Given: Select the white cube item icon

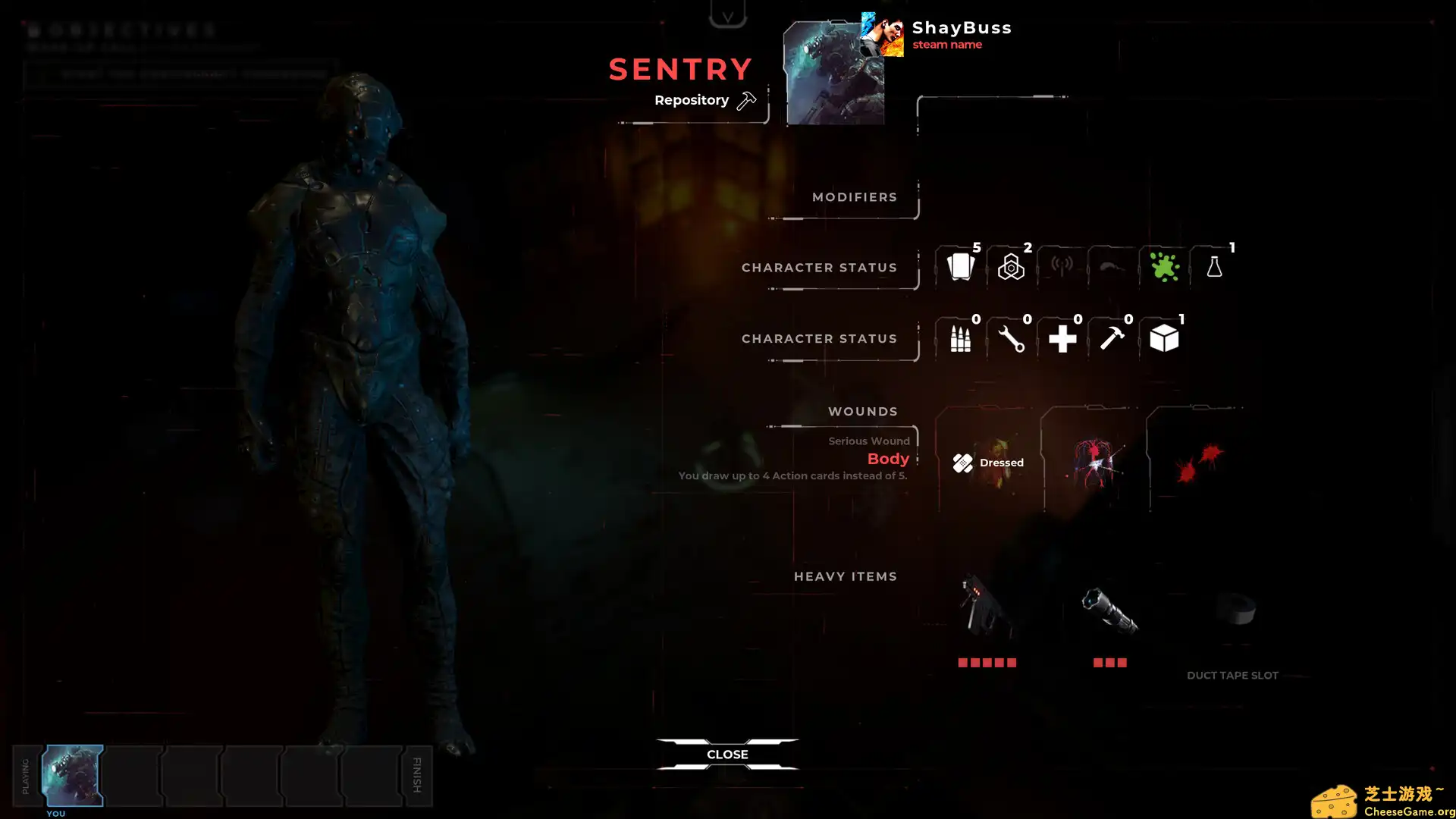Looking at the screenshot, I should point(1163,338).
